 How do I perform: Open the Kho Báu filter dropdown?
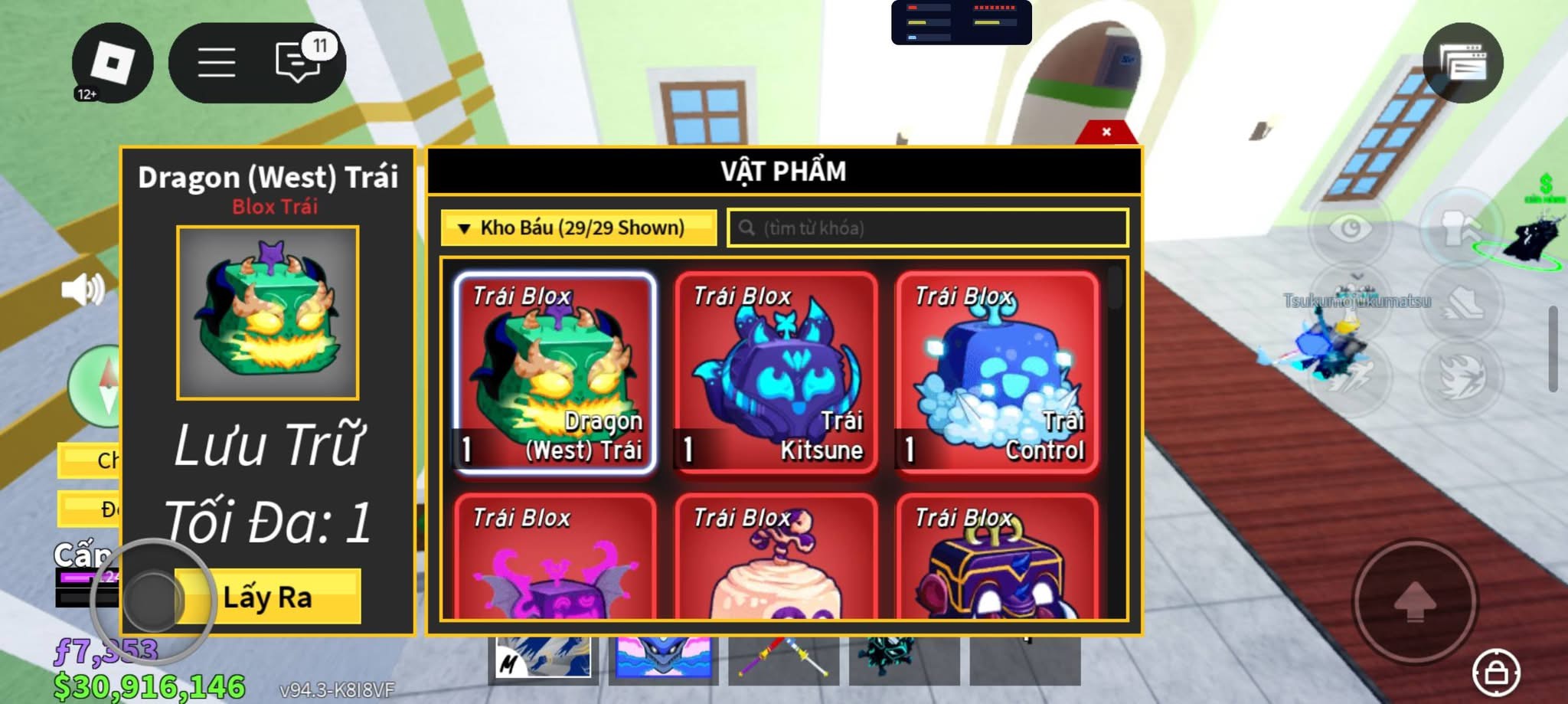(579, 228)
